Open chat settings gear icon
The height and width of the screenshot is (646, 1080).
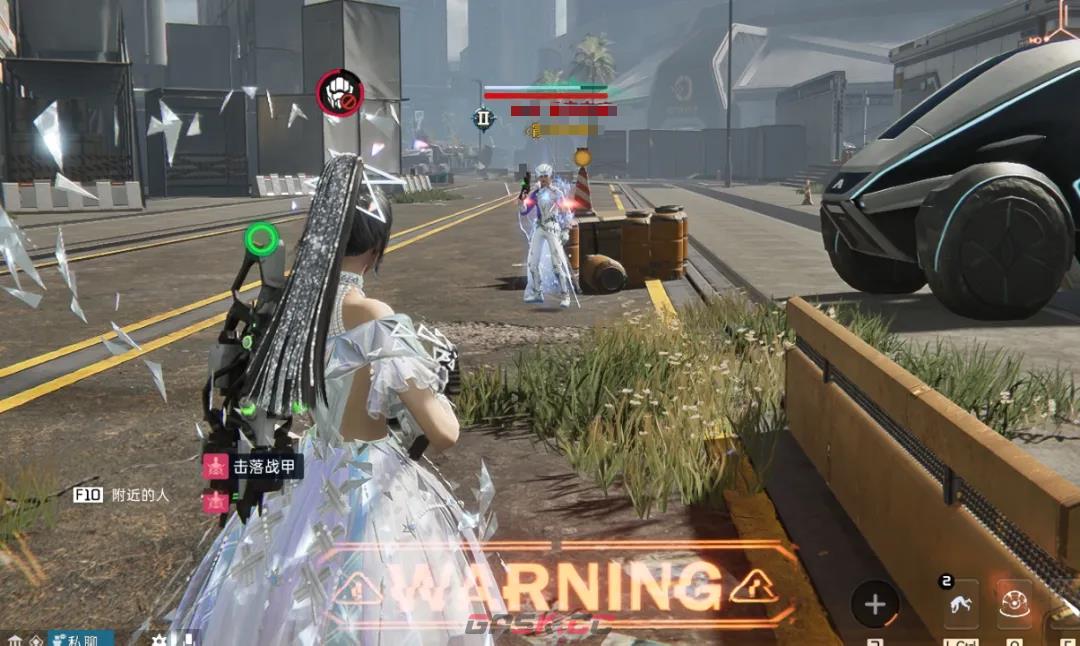coord(157,639)
